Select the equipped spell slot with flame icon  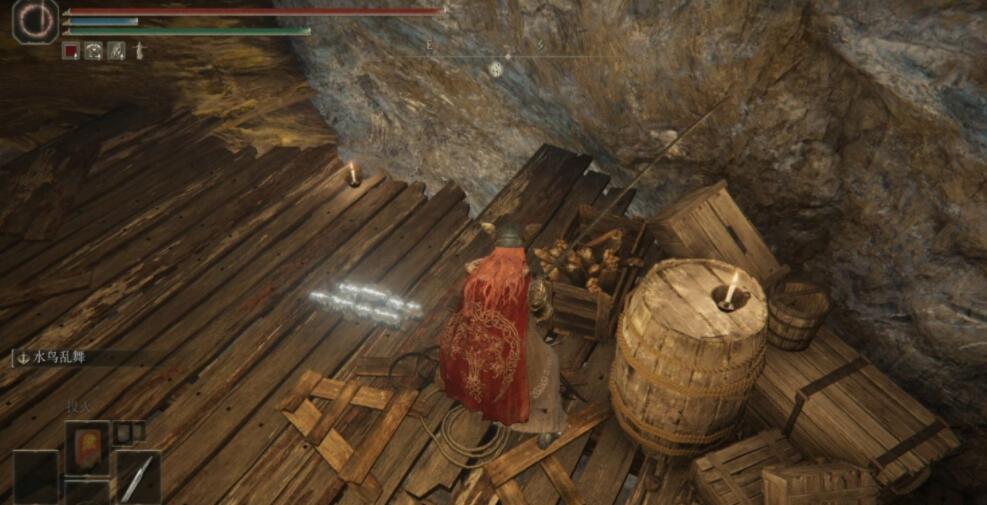coord(87,446)
